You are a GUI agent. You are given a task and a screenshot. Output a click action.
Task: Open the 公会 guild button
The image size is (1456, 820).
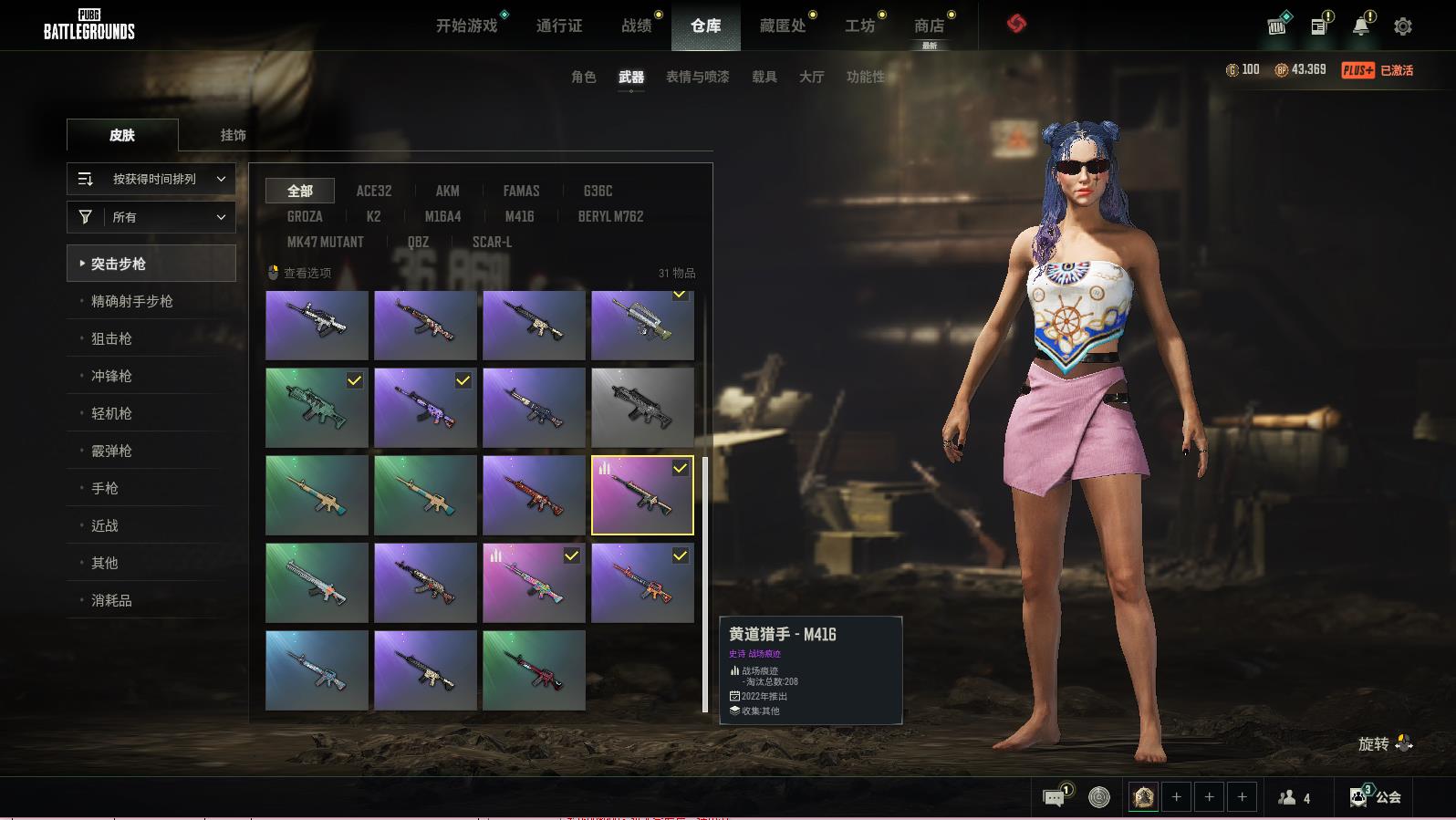pos(1376,797)
